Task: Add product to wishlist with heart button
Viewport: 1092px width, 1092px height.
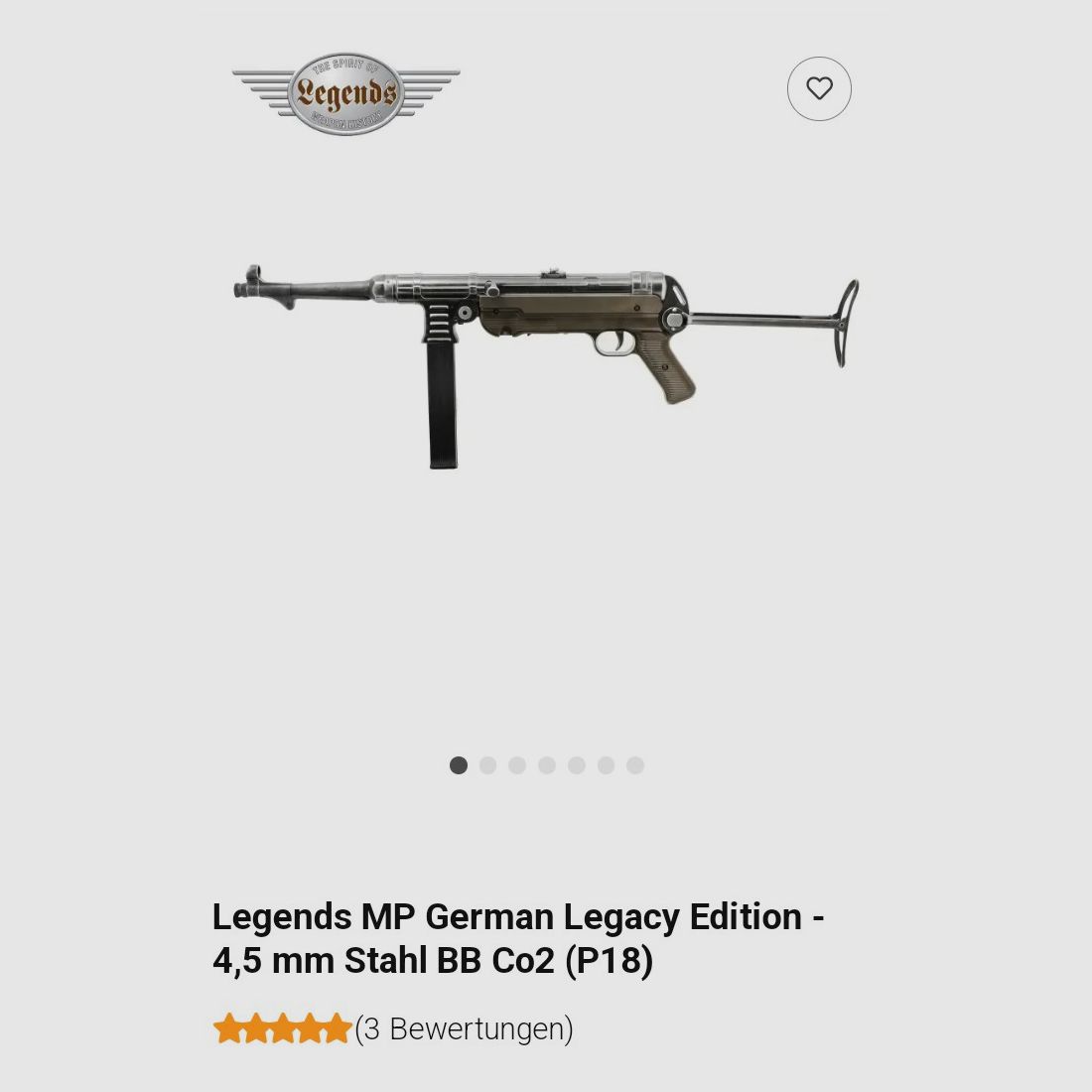Action: [819, 89]
